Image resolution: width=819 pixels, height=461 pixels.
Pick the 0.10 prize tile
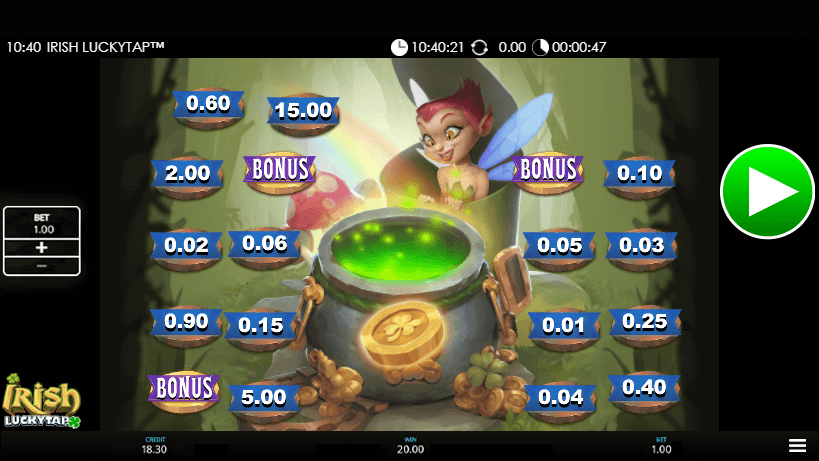coord(640,173)
